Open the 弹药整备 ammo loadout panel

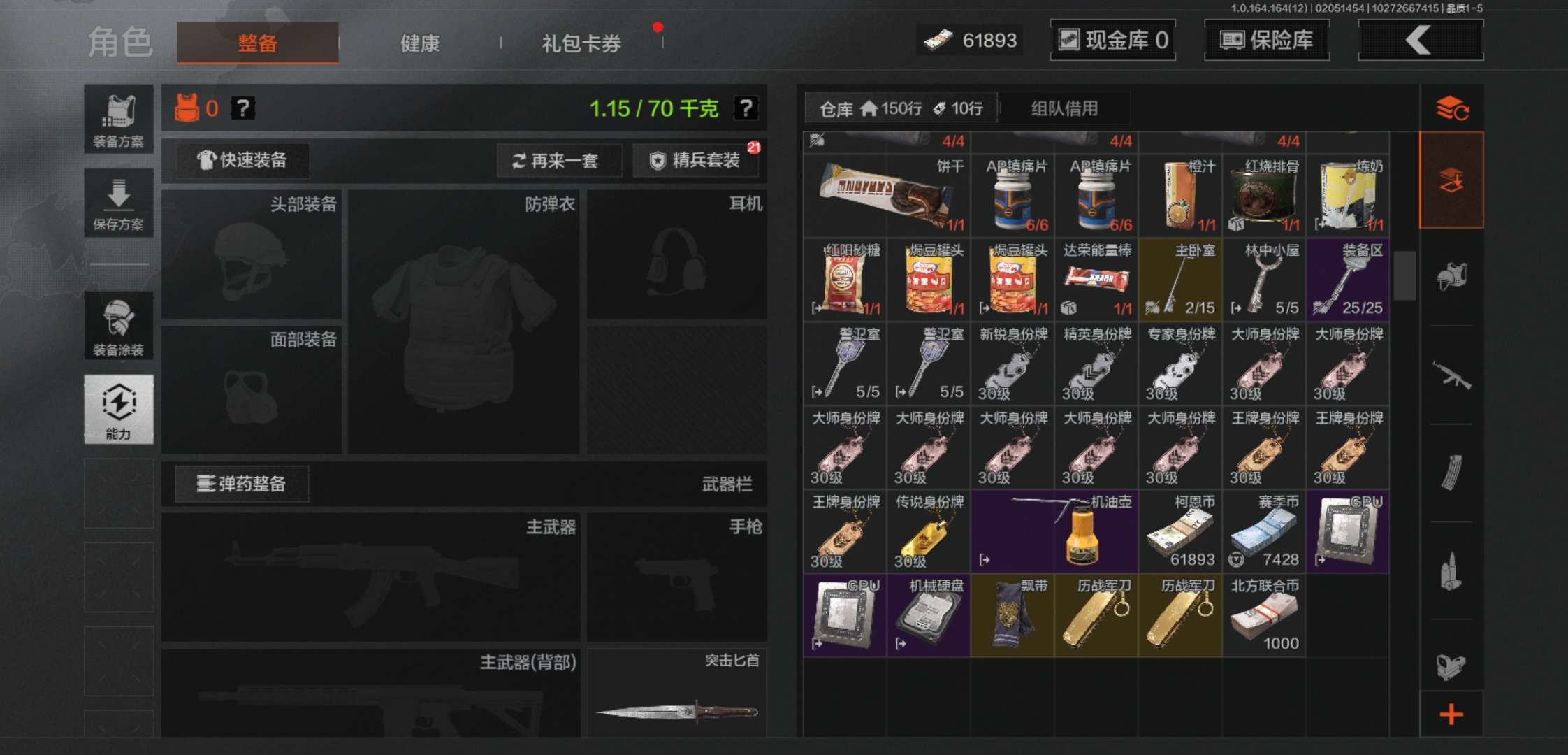241,484
